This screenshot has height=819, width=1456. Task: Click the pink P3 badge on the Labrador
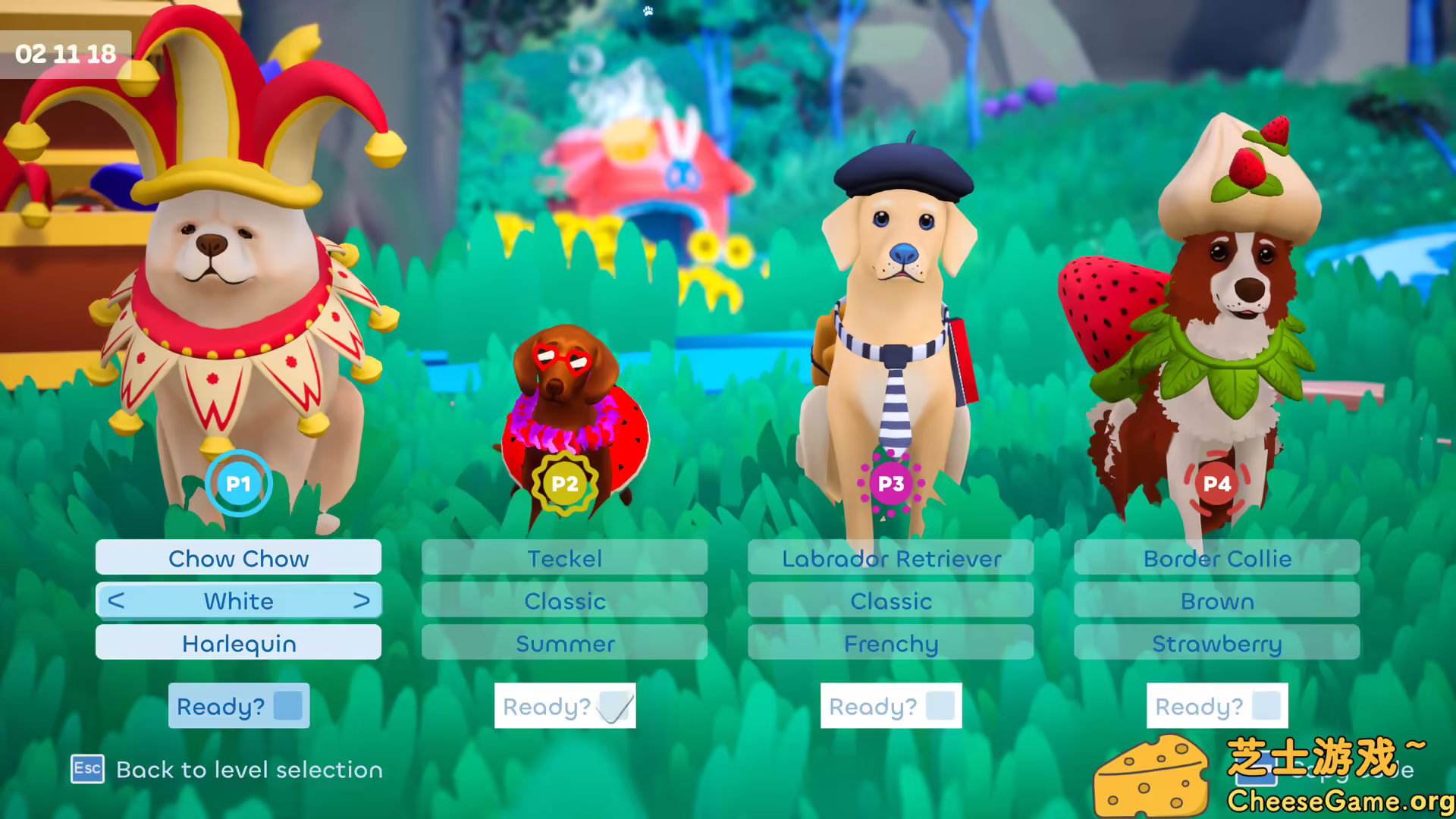(890, 483)
